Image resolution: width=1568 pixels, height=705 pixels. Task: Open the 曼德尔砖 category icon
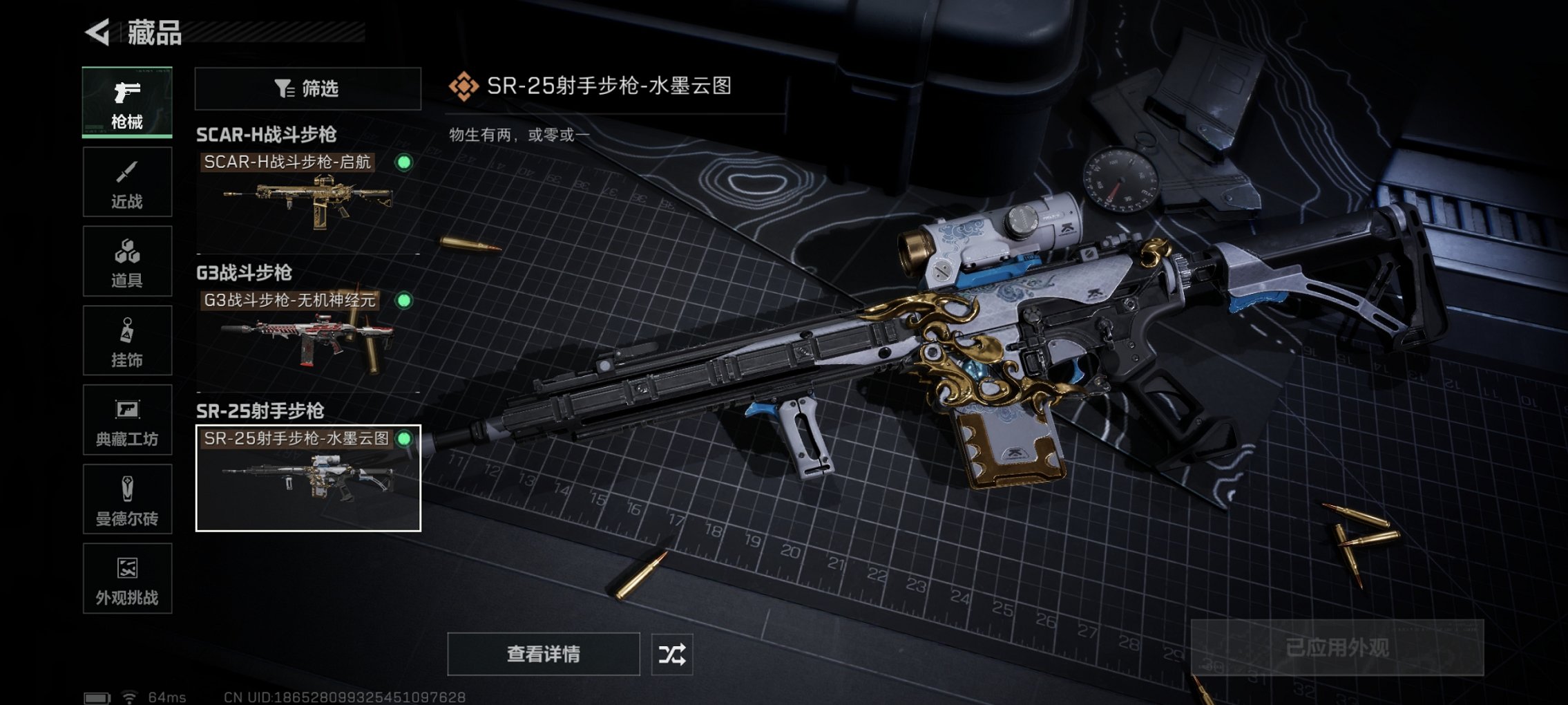tap(127, 499)
